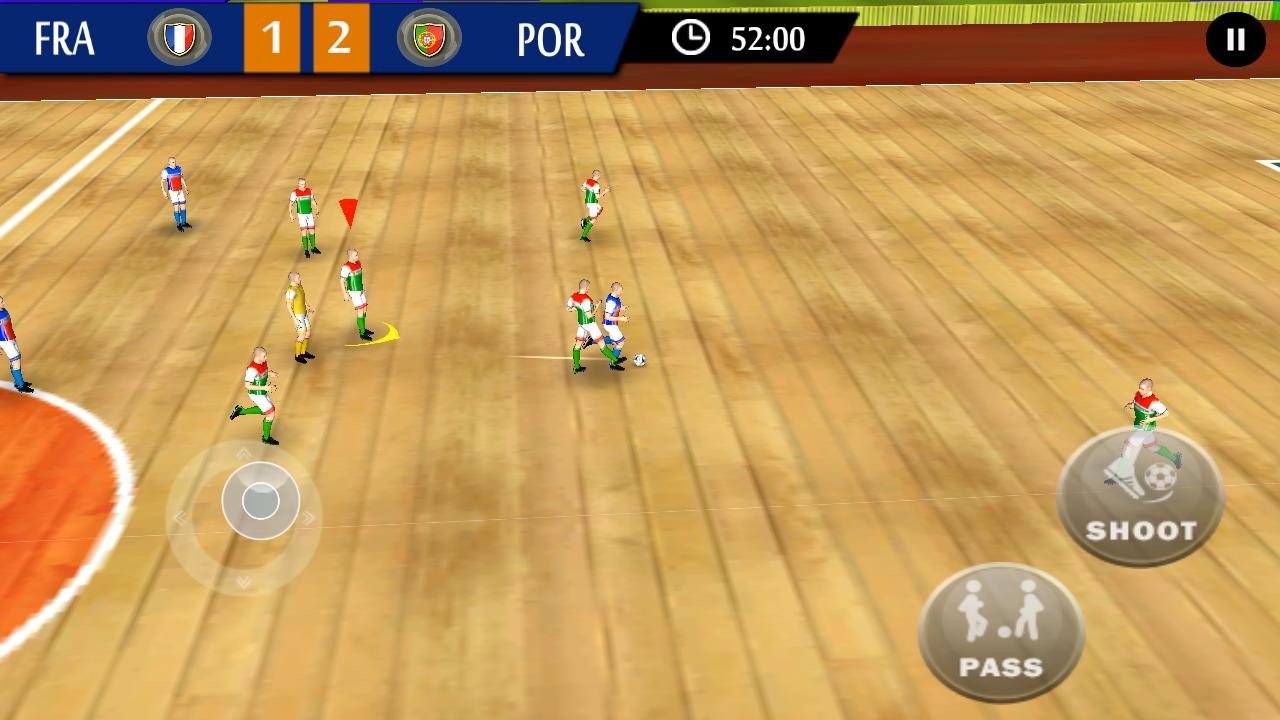Tap the red flag marker on the court
Viewport: 1280px width, 720px height.
tap(351, 212)
